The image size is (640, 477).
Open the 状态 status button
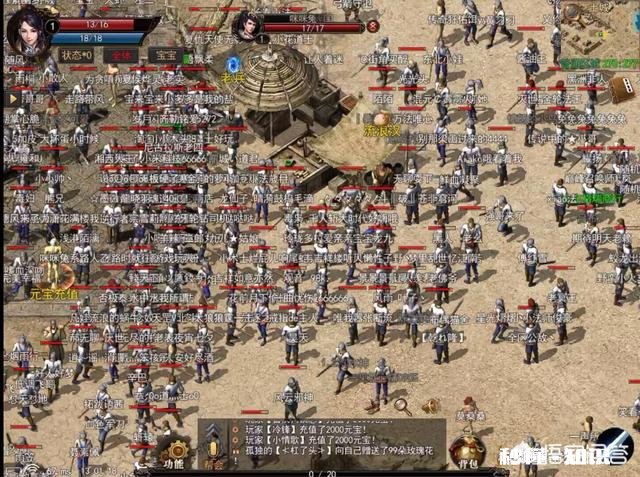76,54
